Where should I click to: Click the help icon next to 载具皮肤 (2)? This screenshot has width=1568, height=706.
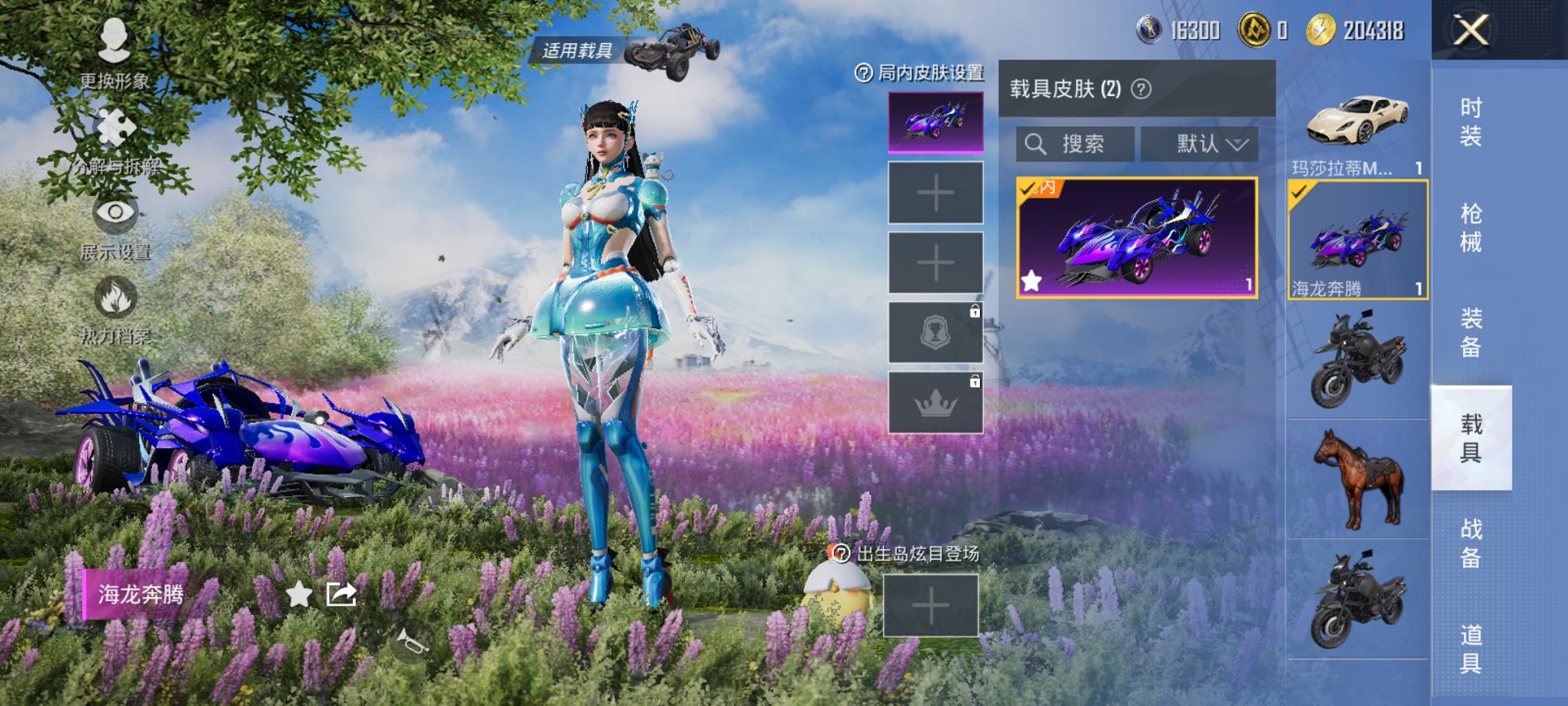[1140, 88]
